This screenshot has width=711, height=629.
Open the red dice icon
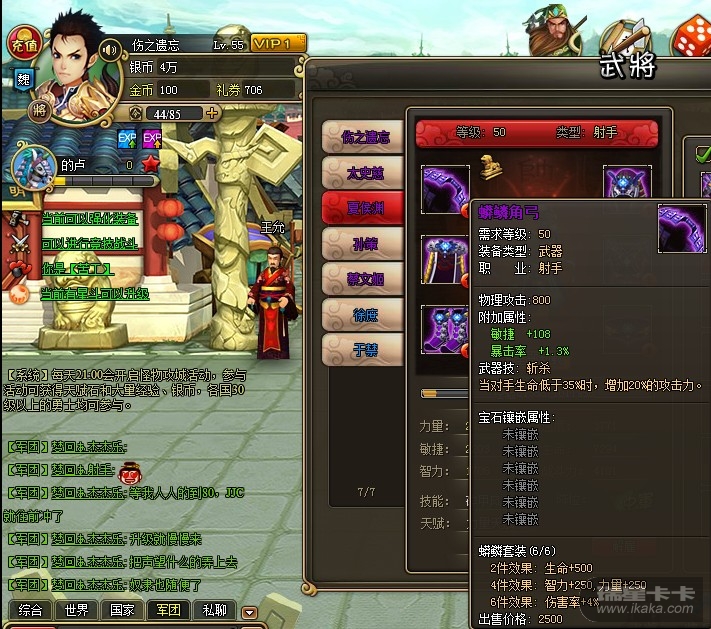(x=689, y=38)
